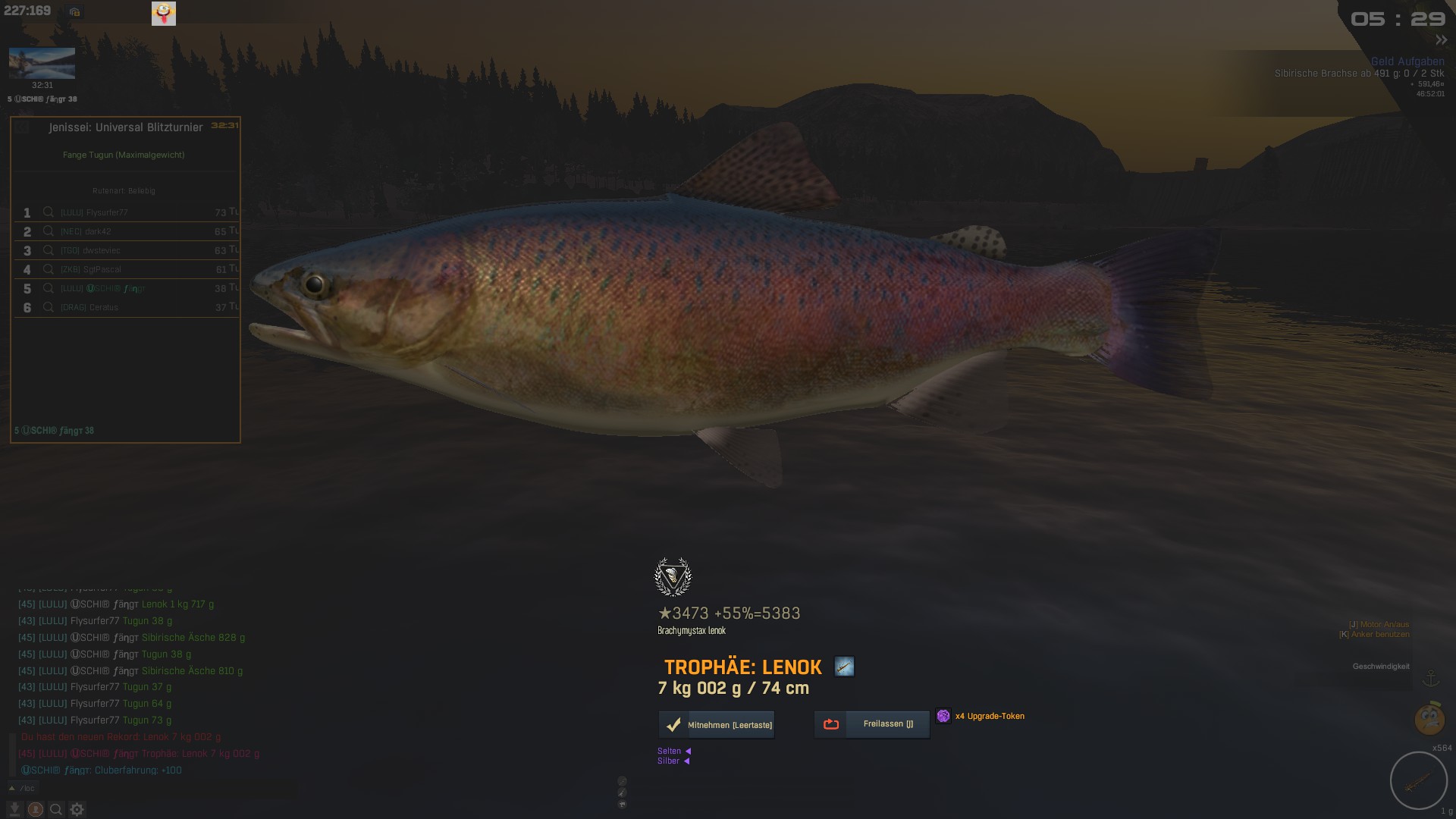Release the fish with the Freilassen button
1456x819 pixels.
[x=871, y=724]
